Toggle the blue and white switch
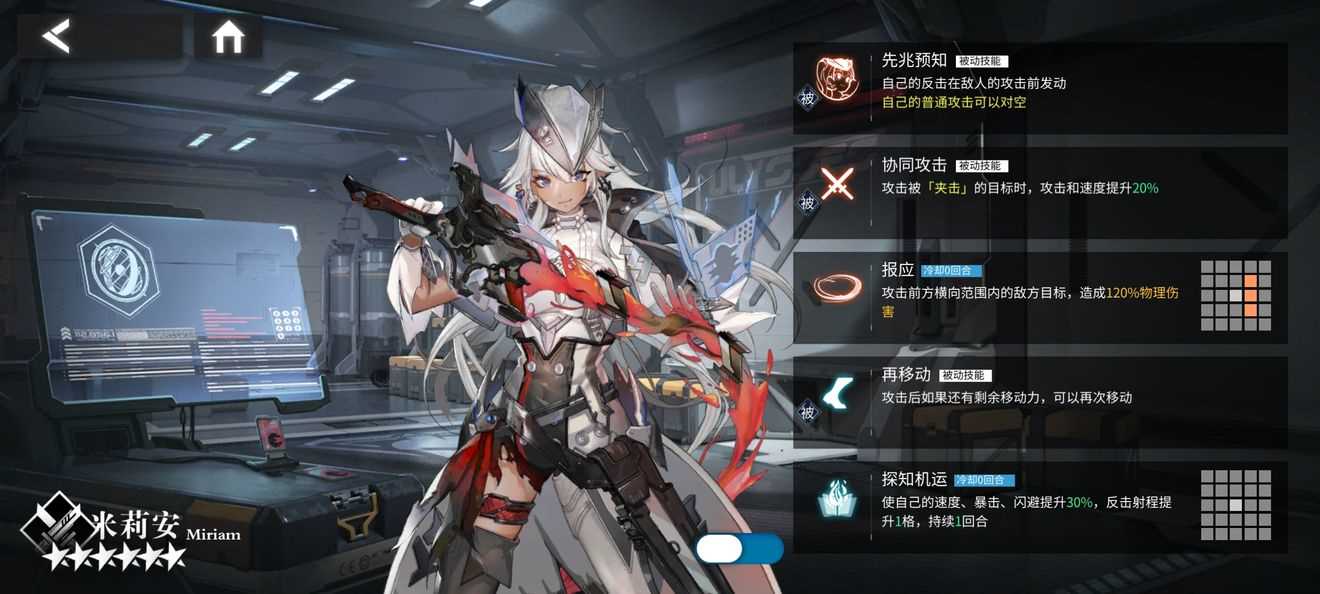Viewport: 1320px width, 594px height. point(739,549)
